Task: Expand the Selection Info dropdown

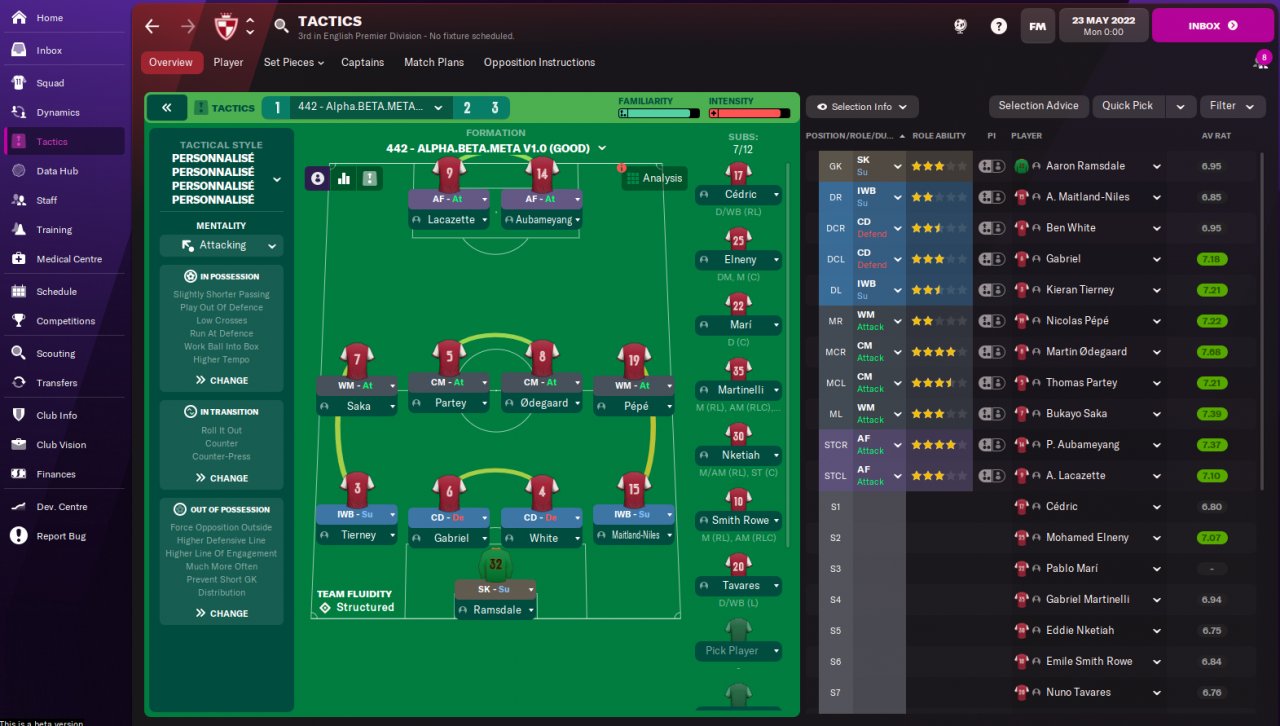Action: click(861, 107)
